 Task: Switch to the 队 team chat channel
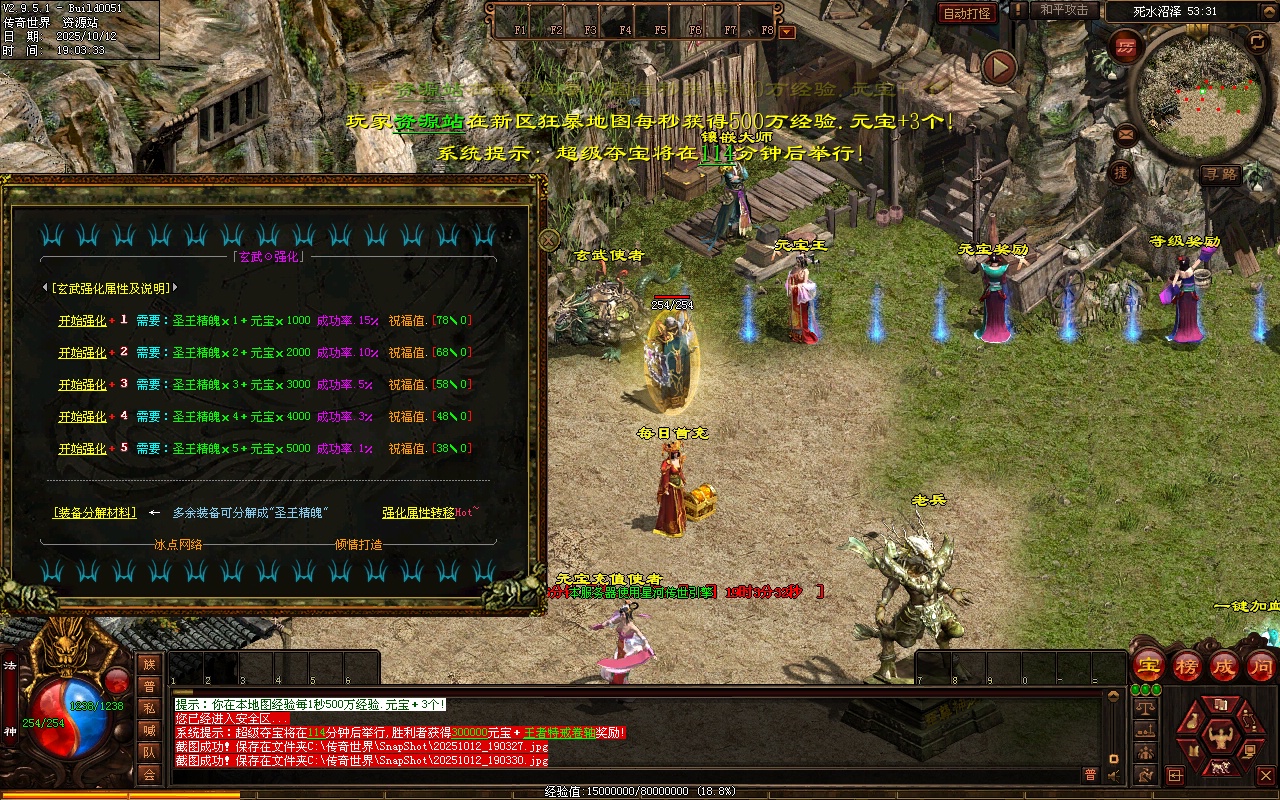click(x=149, y=752)
